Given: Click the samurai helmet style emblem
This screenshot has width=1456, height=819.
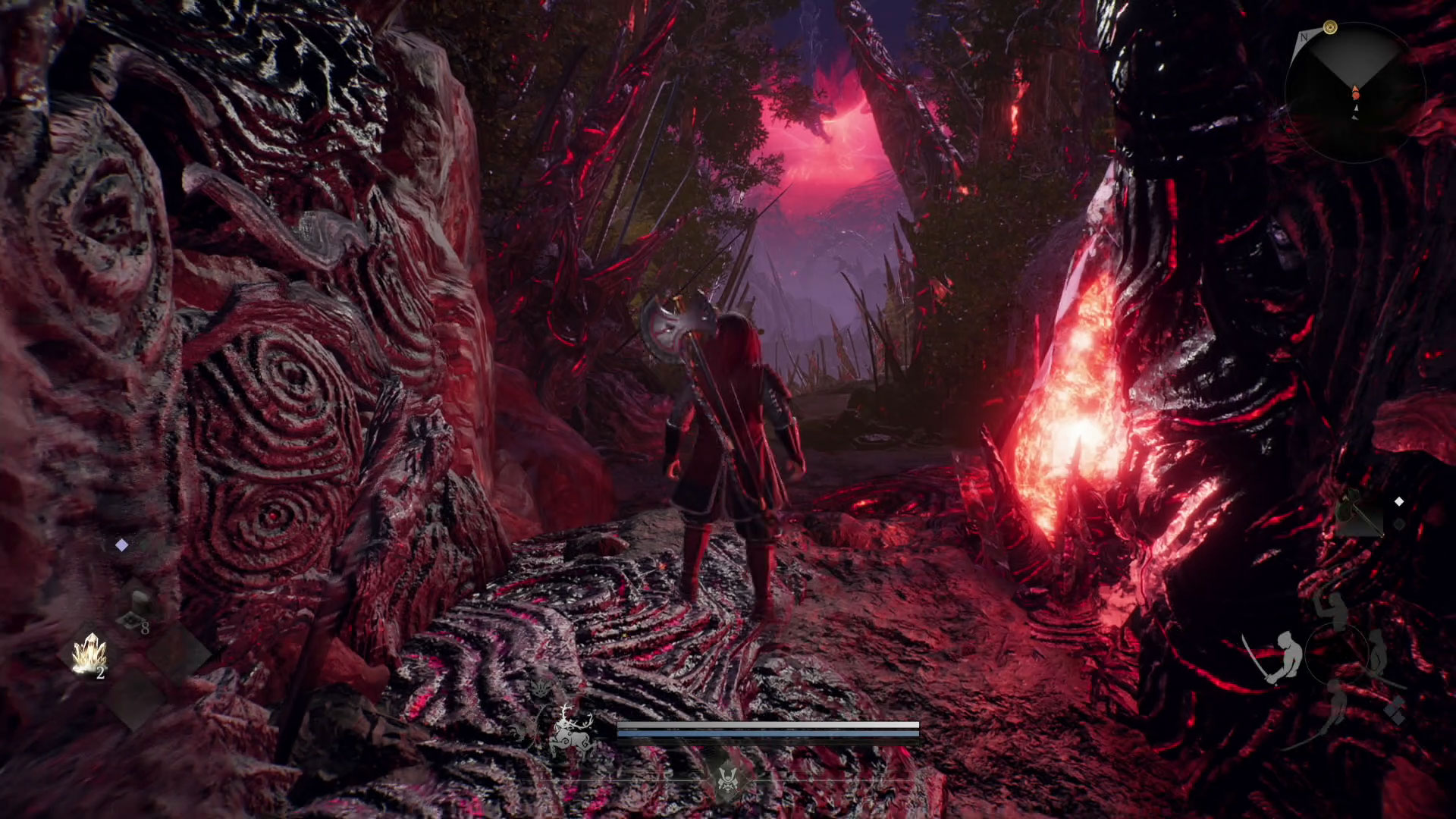Looking at the screenshot, I should coord(728,780).
